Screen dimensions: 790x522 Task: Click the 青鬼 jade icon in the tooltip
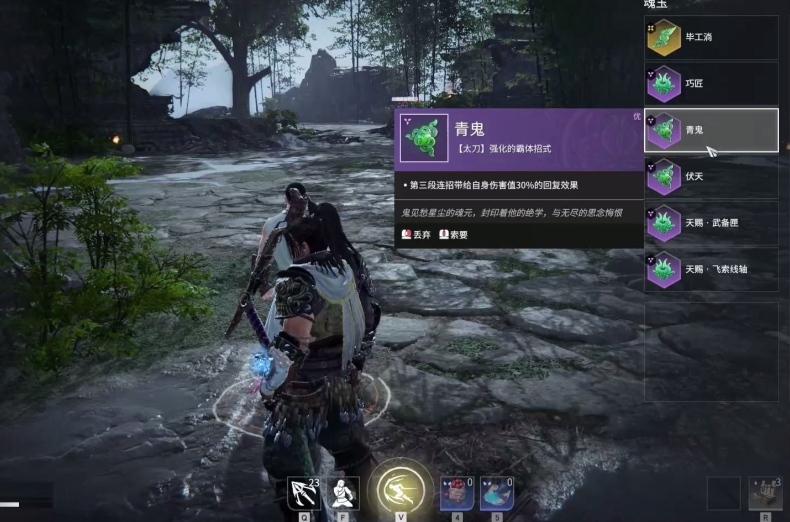425,138
